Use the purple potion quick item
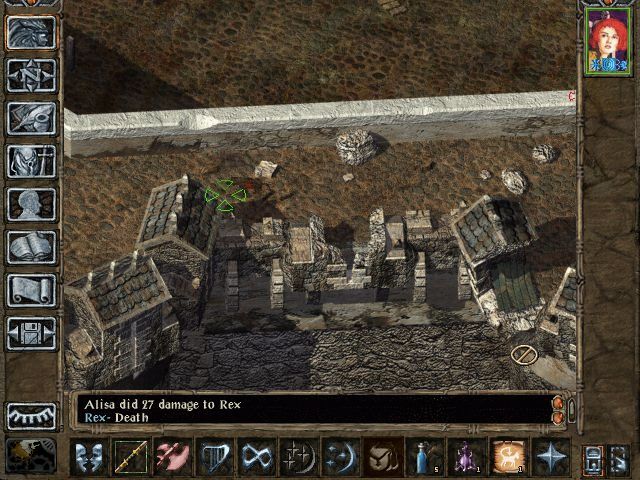Screen dimensions: 640x480 467,458
